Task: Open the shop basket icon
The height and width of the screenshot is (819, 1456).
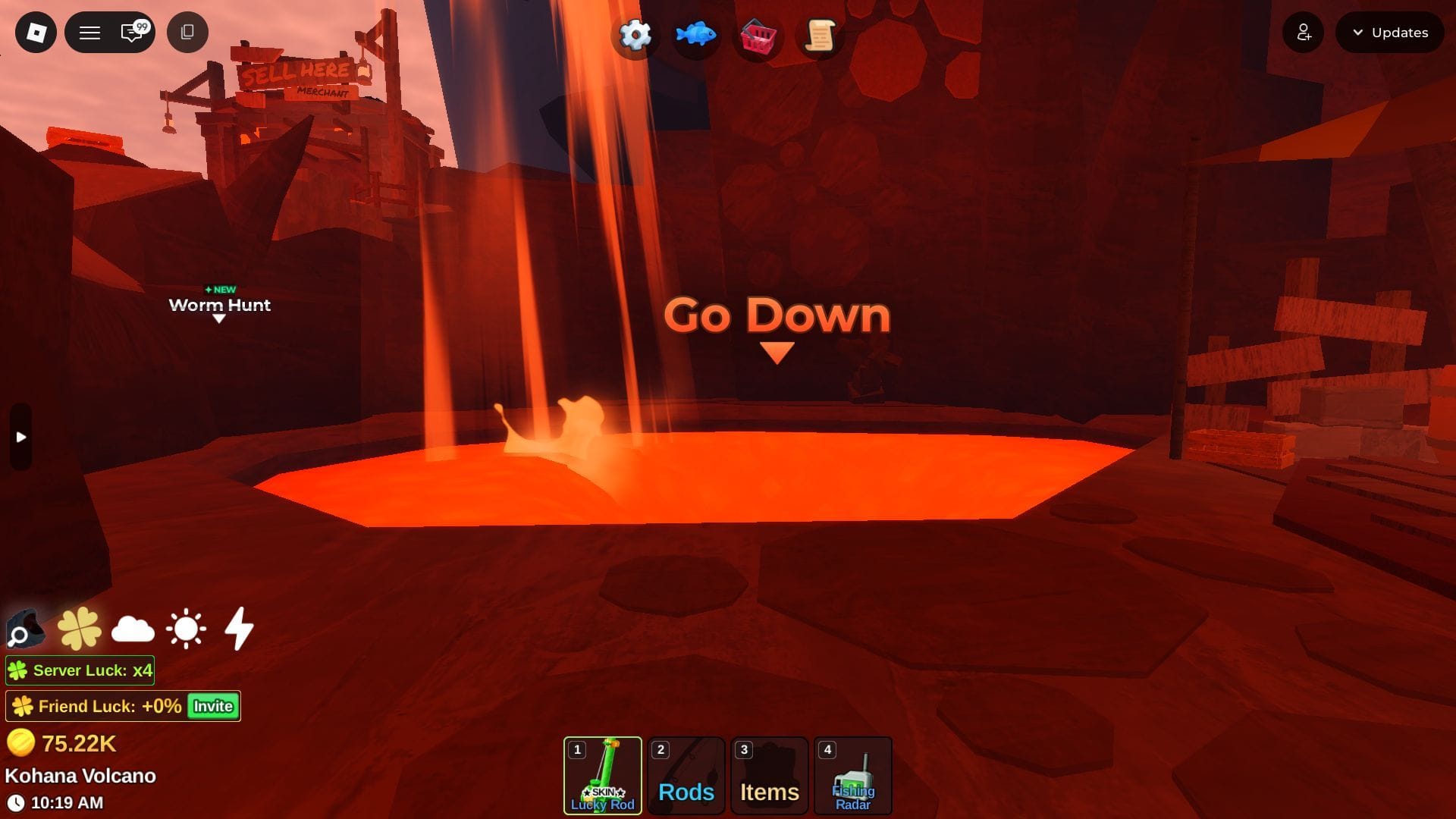Action: [757, 36]
